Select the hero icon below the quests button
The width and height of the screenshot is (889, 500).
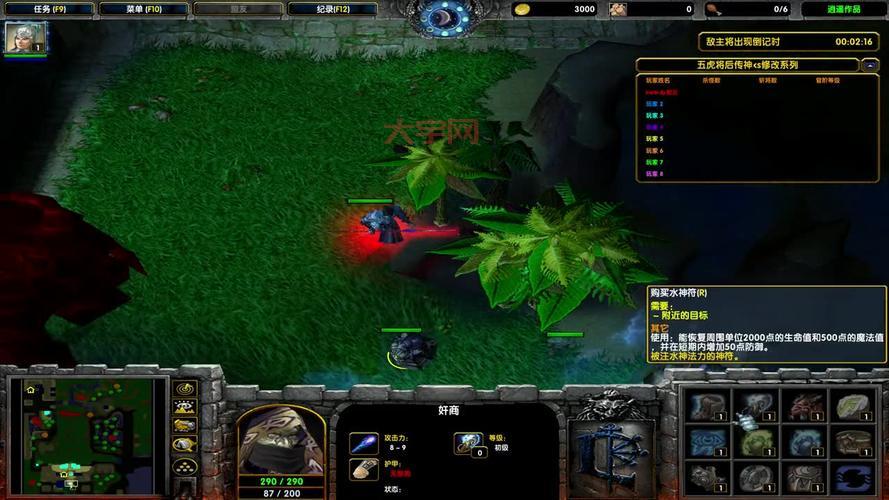(x=22, y=38)
